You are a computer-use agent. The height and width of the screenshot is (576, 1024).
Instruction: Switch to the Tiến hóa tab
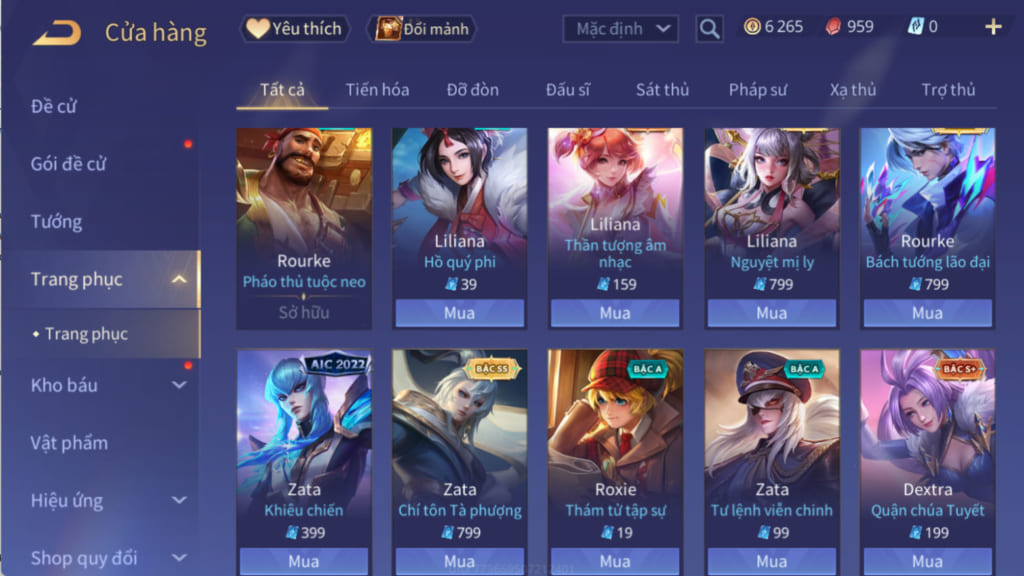coord(377,89)
